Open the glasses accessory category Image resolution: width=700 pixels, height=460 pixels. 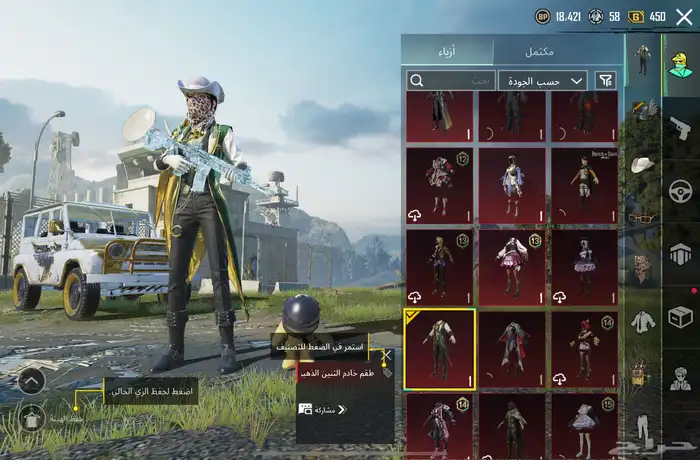pyautogui.click(x=642, y=216)
